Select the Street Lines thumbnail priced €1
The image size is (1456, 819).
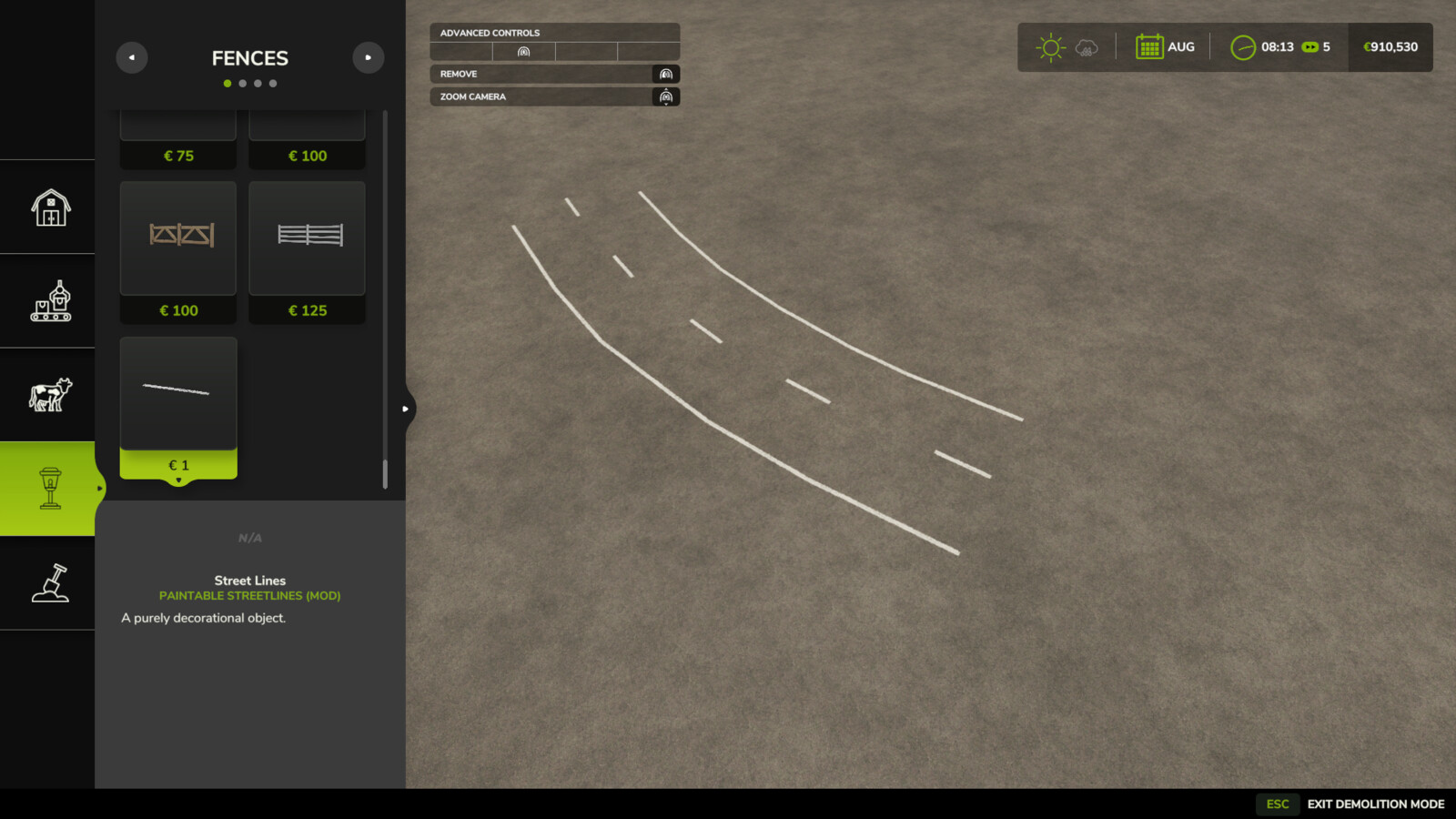[177, 391]
